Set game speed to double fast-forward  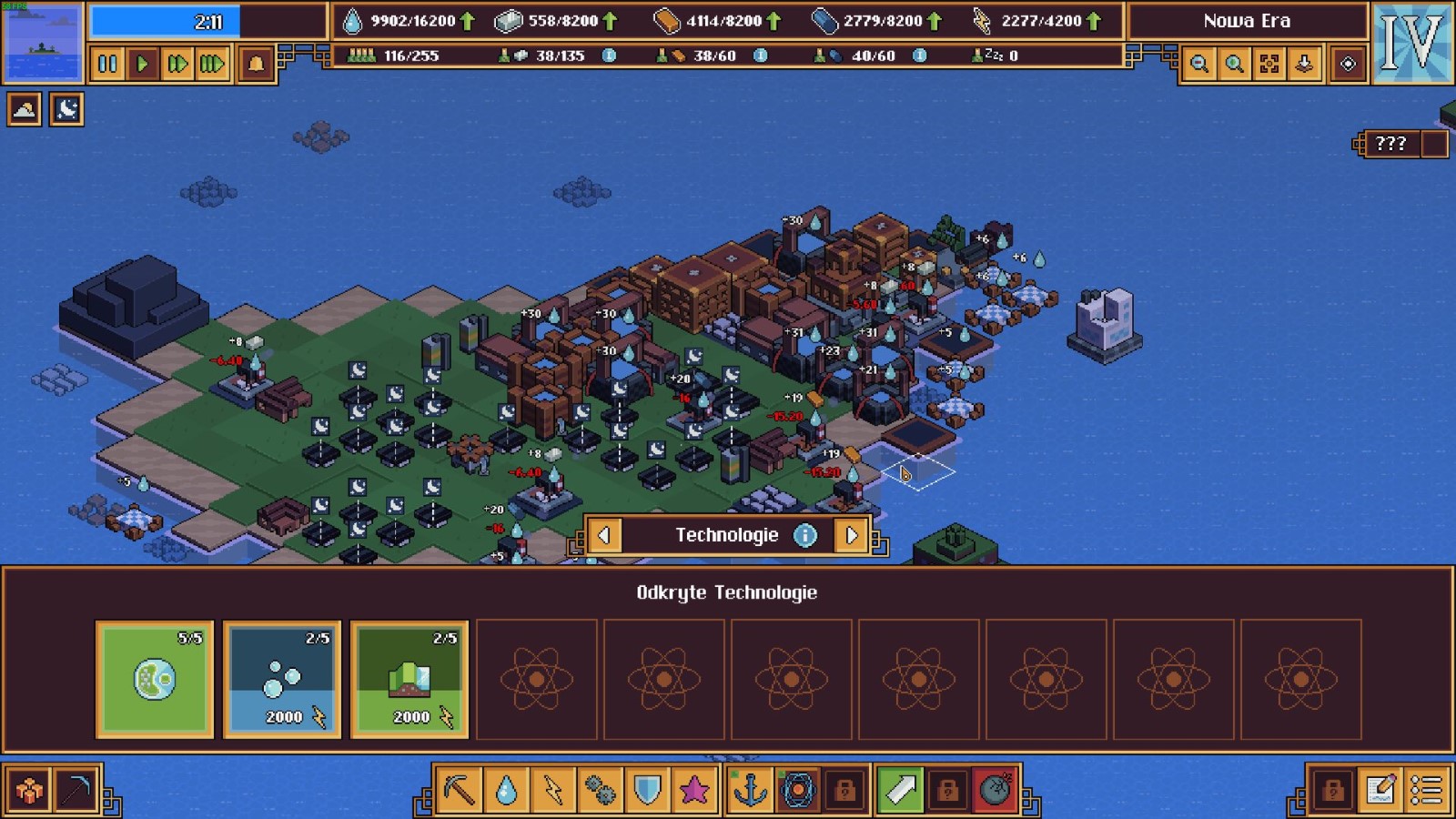pyautogui.click(x=177, y=64)
